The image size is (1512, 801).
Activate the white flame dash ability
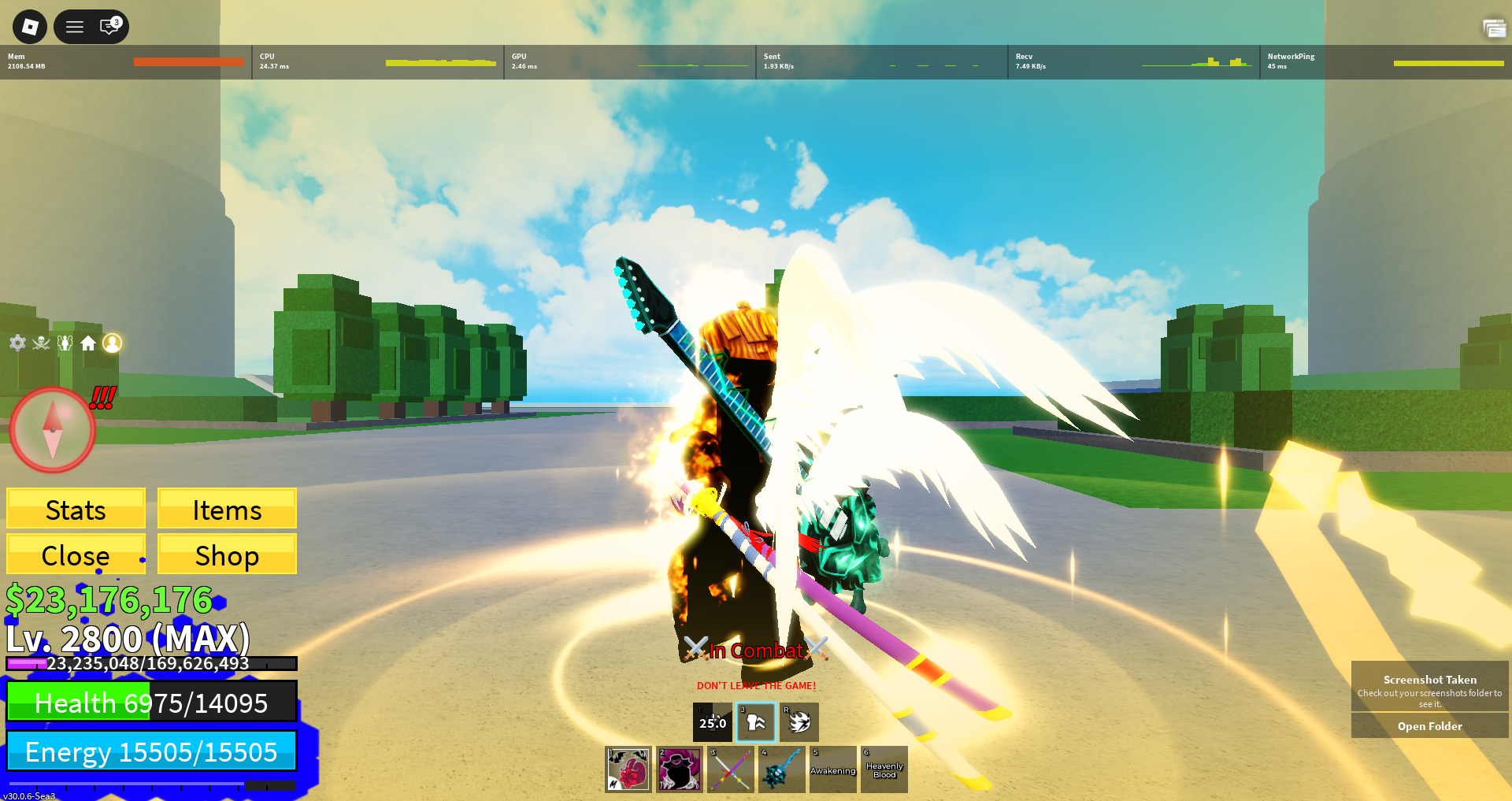pyautogui.click(x=799, y=721)
